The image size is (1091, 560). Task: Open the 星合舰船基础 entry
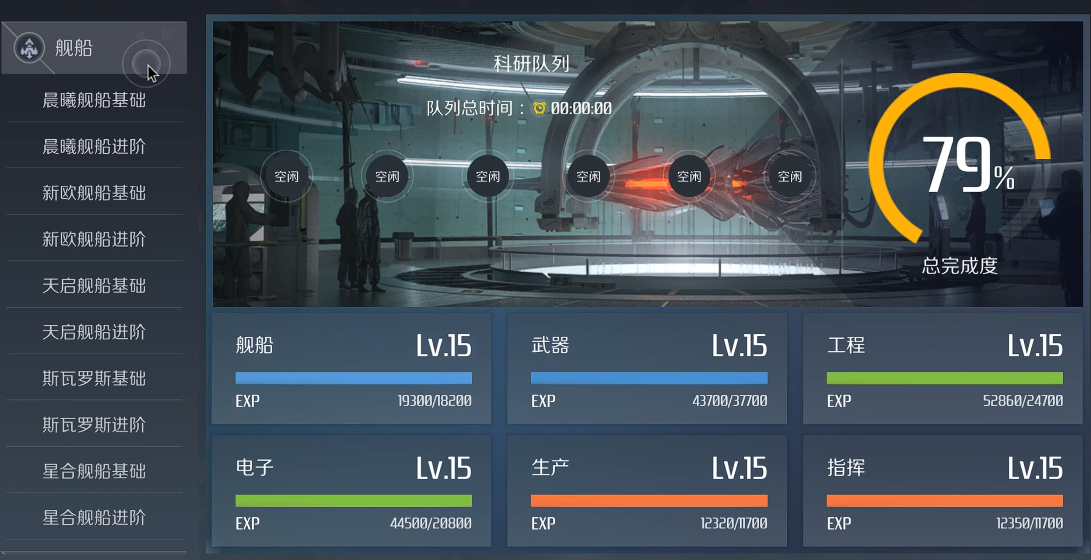(x=94, y=470)
